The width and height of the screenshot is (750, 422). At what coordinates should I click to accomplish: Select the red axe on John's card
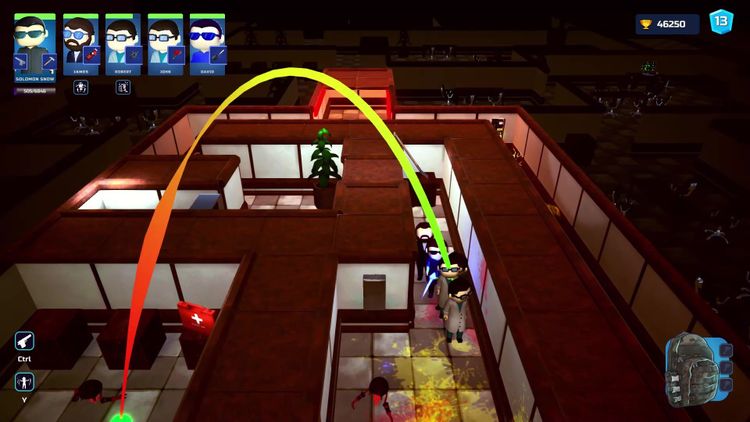[175, 52]
